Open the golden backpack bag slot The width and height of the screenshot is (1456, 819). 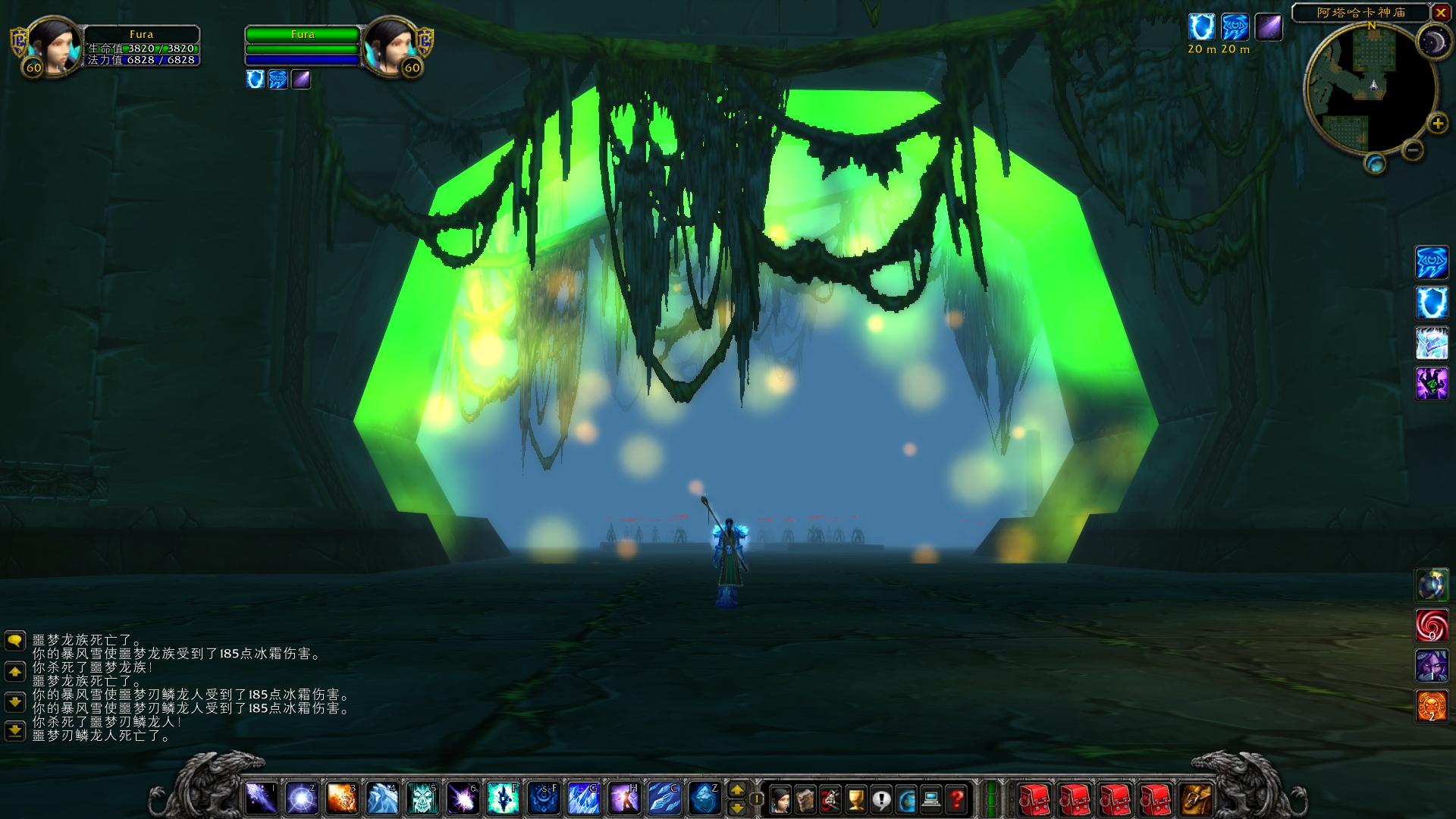pos(1196,799)
